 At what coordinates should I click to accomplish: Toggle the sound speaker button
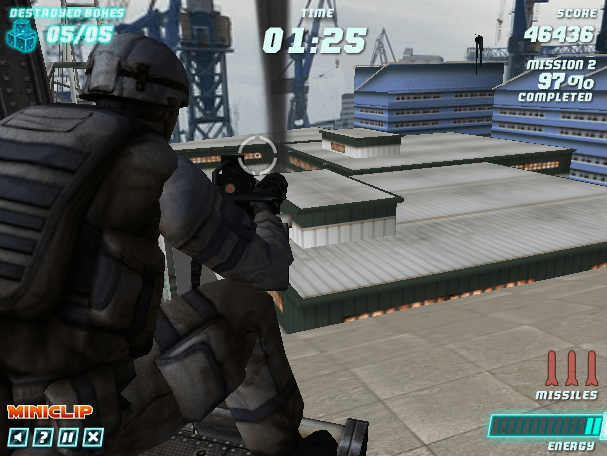click(17, 436)
